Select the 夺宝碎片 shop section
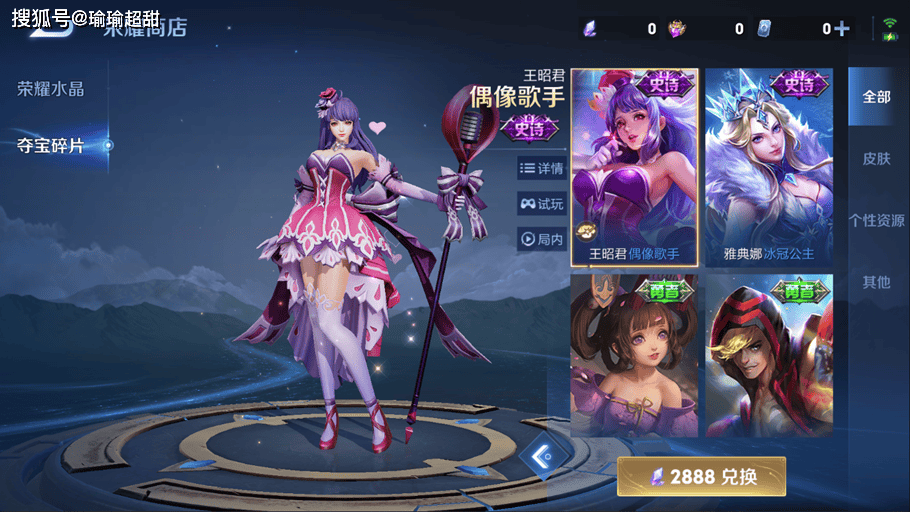The height and width of the screenshot is (512, 910). click(51, 146)
